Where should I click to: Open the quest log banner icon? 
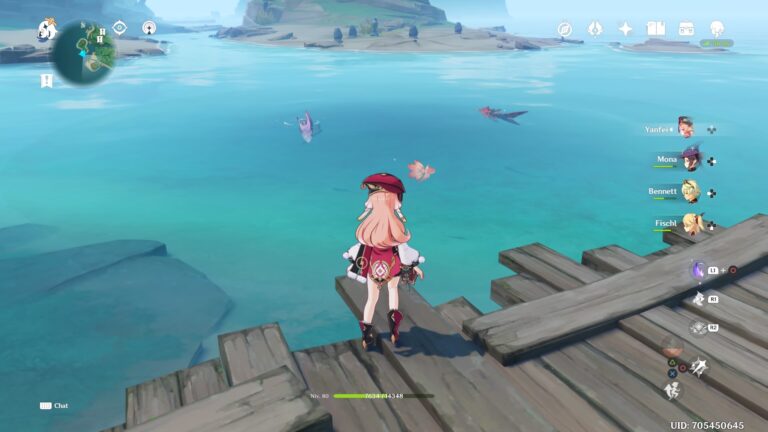tap(46, 81)
